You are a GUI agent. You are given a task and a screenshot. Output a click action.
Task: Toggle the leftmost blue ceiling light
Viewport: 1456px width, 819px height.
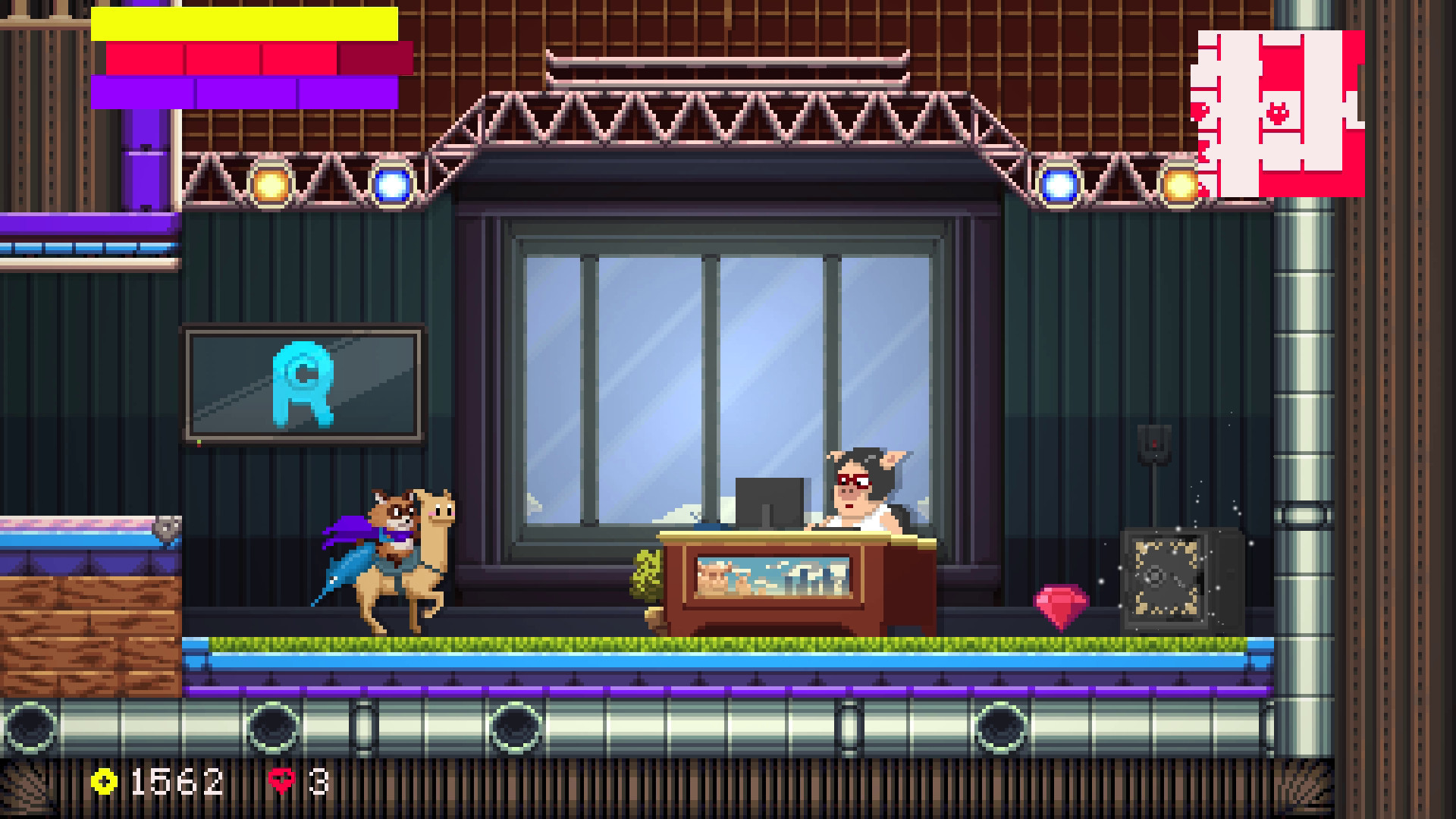[394, 186]
